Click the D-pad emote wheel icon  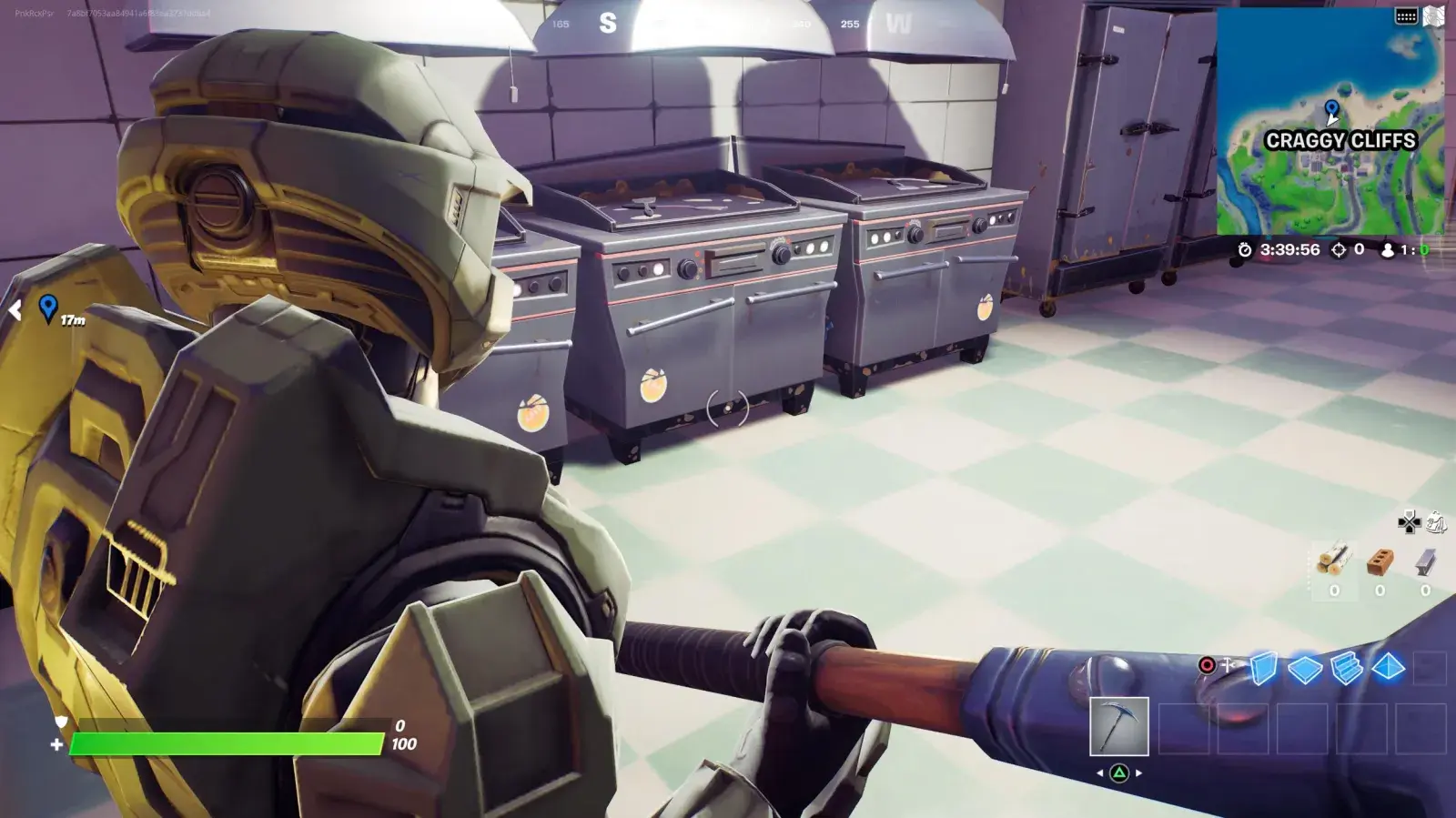pos(1410,523)
